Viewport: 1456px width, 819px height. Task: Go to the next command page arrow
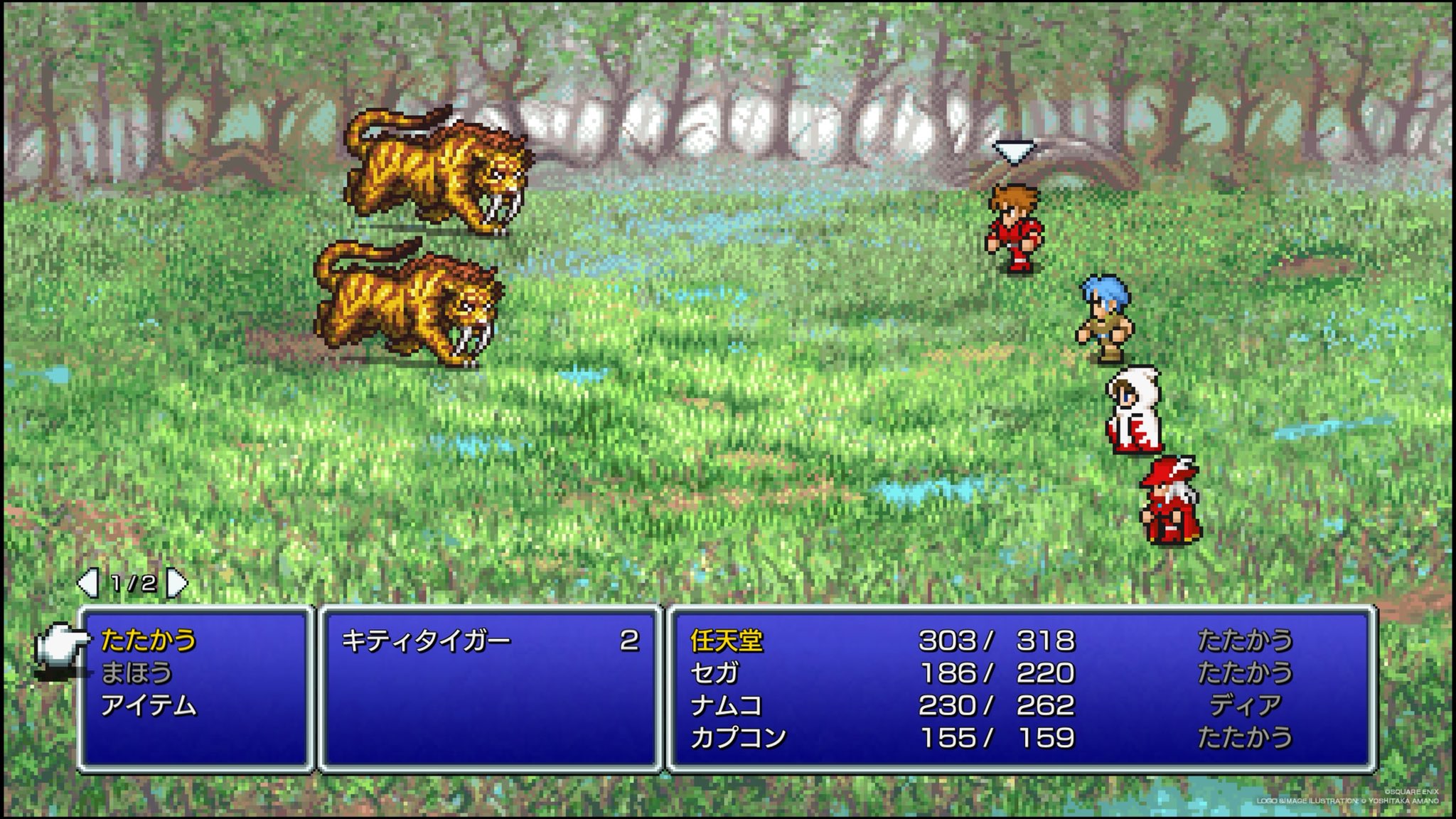[x=176, y=584]
